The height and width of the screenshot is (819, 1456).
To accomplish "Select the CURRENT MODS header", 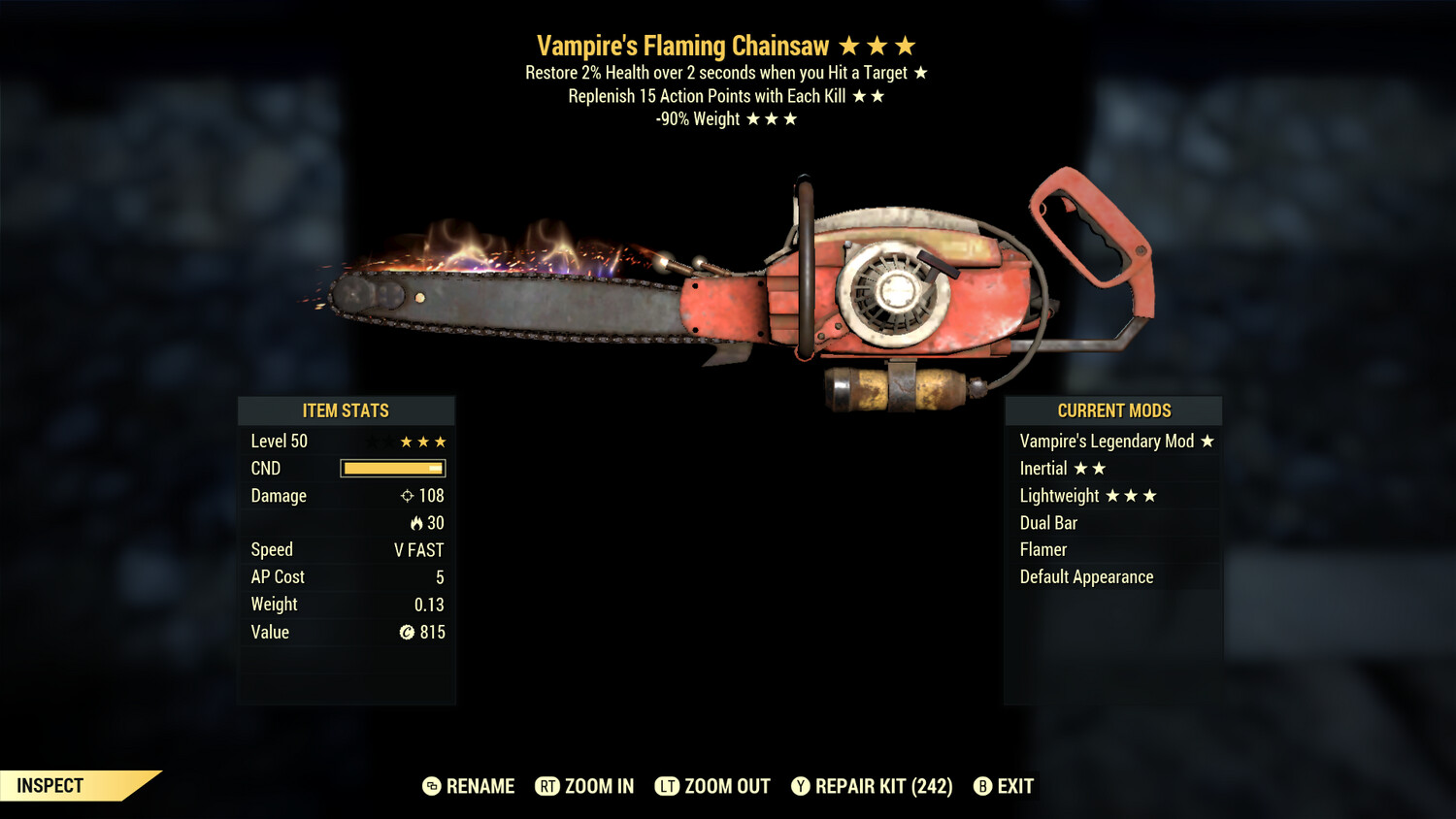I will (1113, 410).
